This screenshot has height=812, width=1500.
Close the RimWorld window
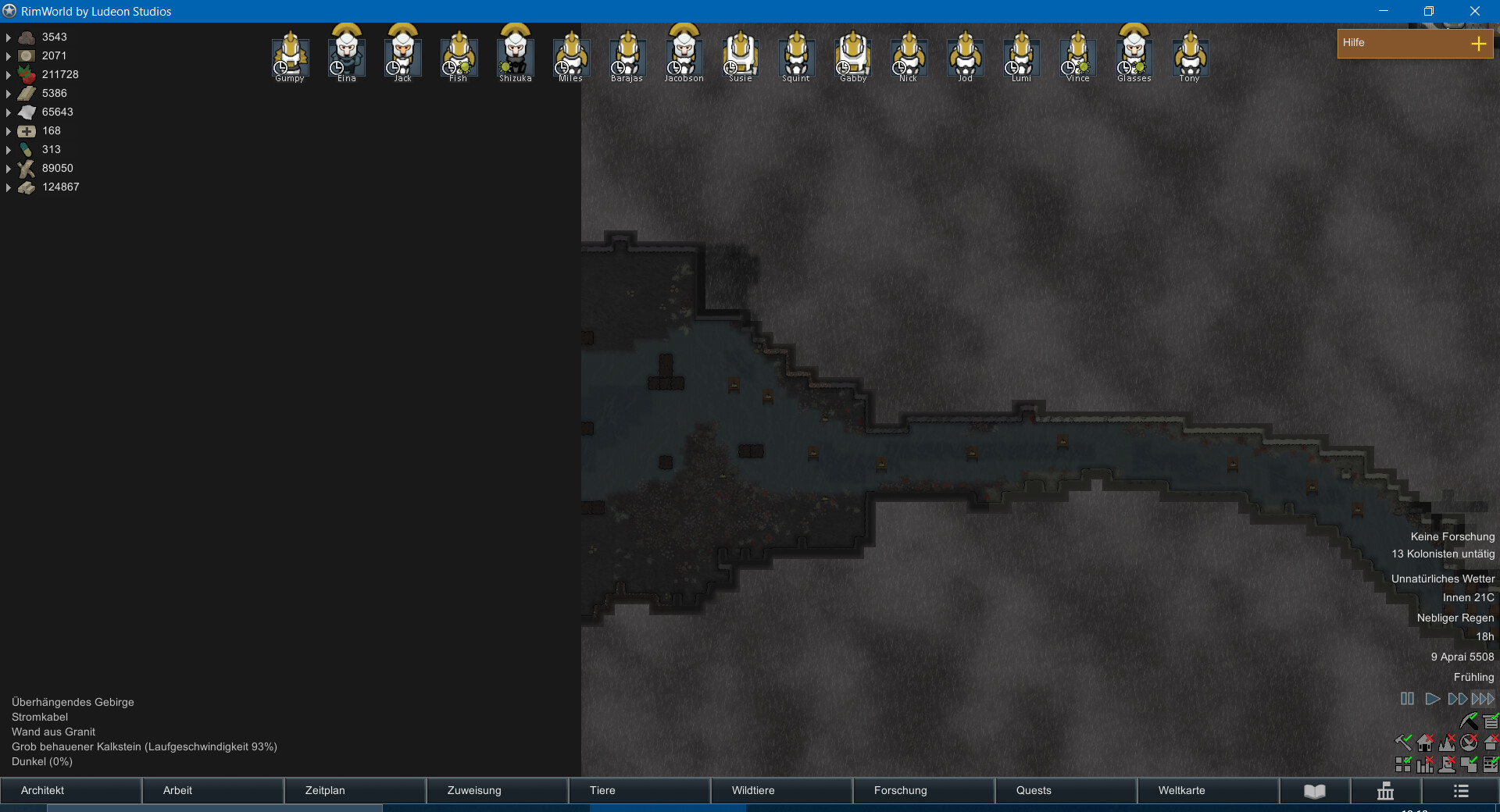point(1474,11)
